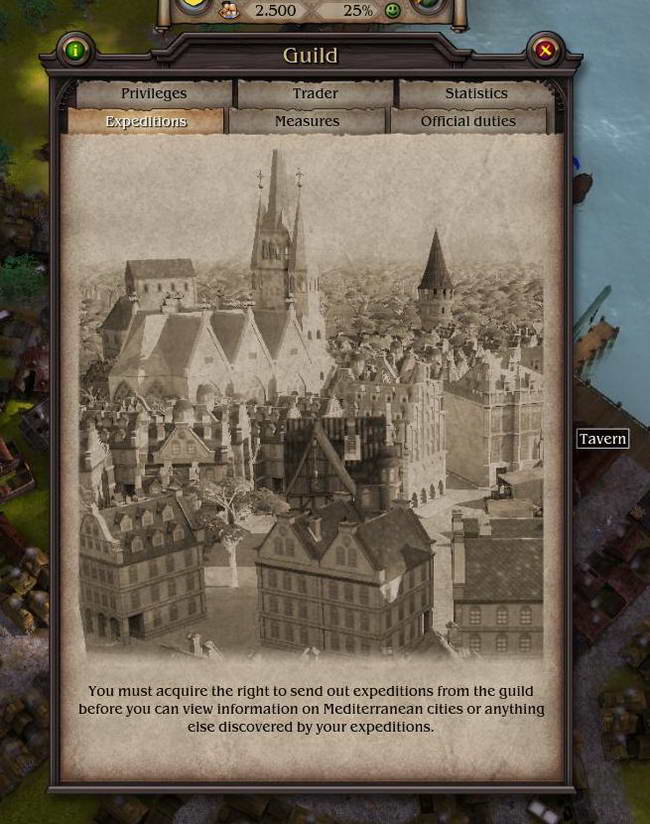Image resolution: width=650 pixels, height=824 pixels.
Task: Open the green Guild info button
Action: click(76, 50)
